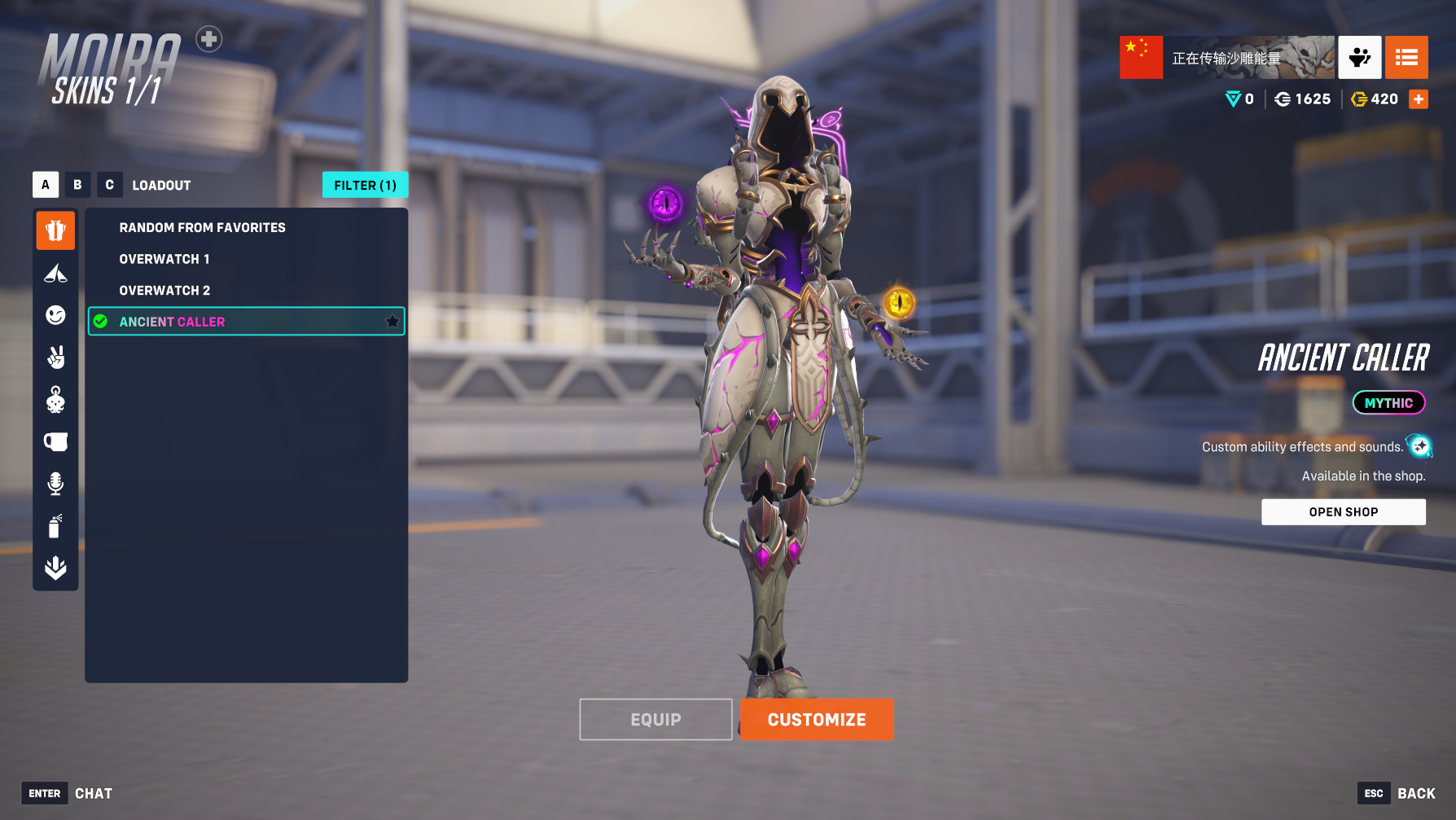Open the mug souvenirs category
Image resolution: width=1456 pixels, height=820 pixels.
55,442
